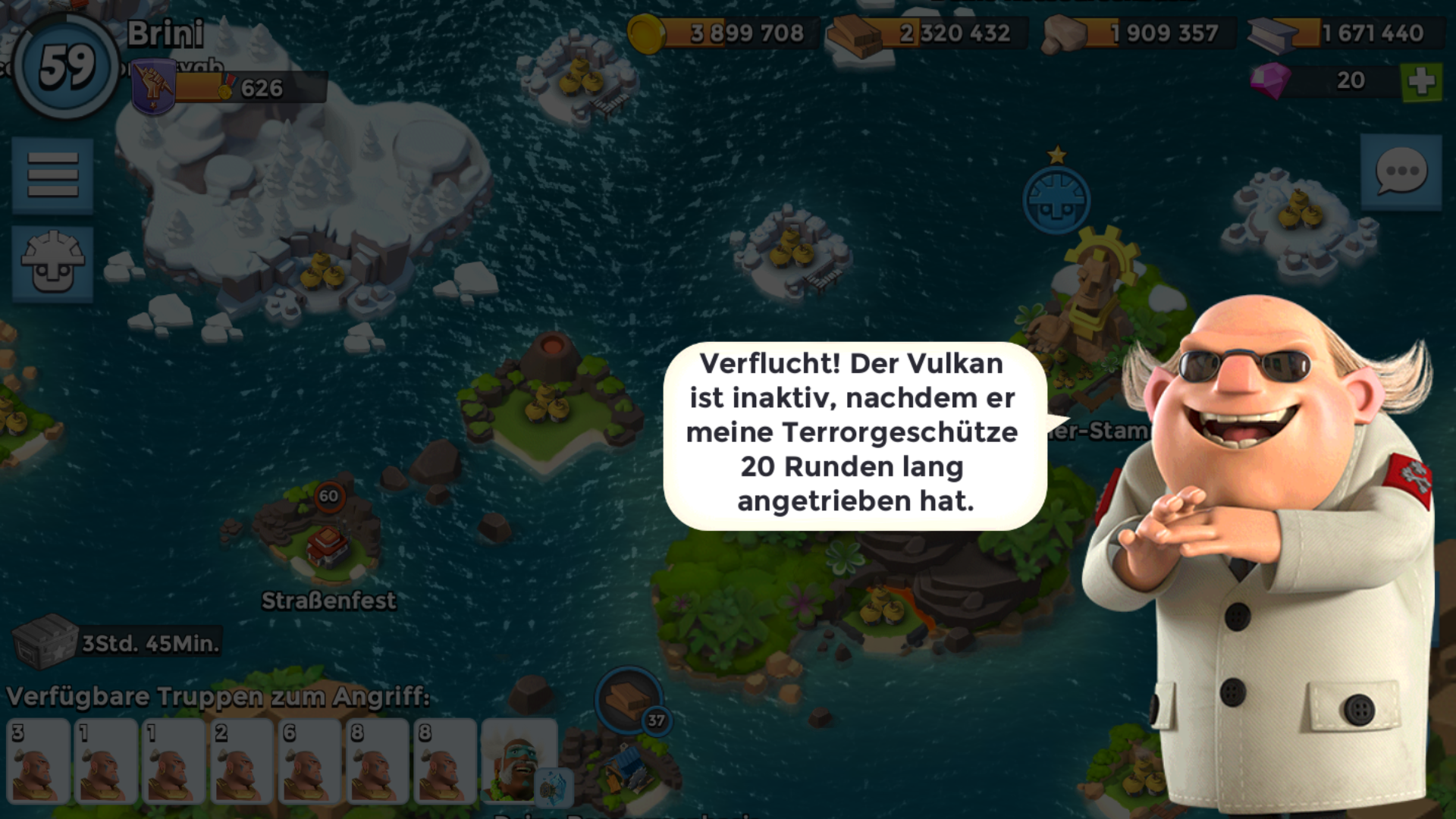Select the hero portrait with goggles
Screen dimensions: 1456x819
519,762
